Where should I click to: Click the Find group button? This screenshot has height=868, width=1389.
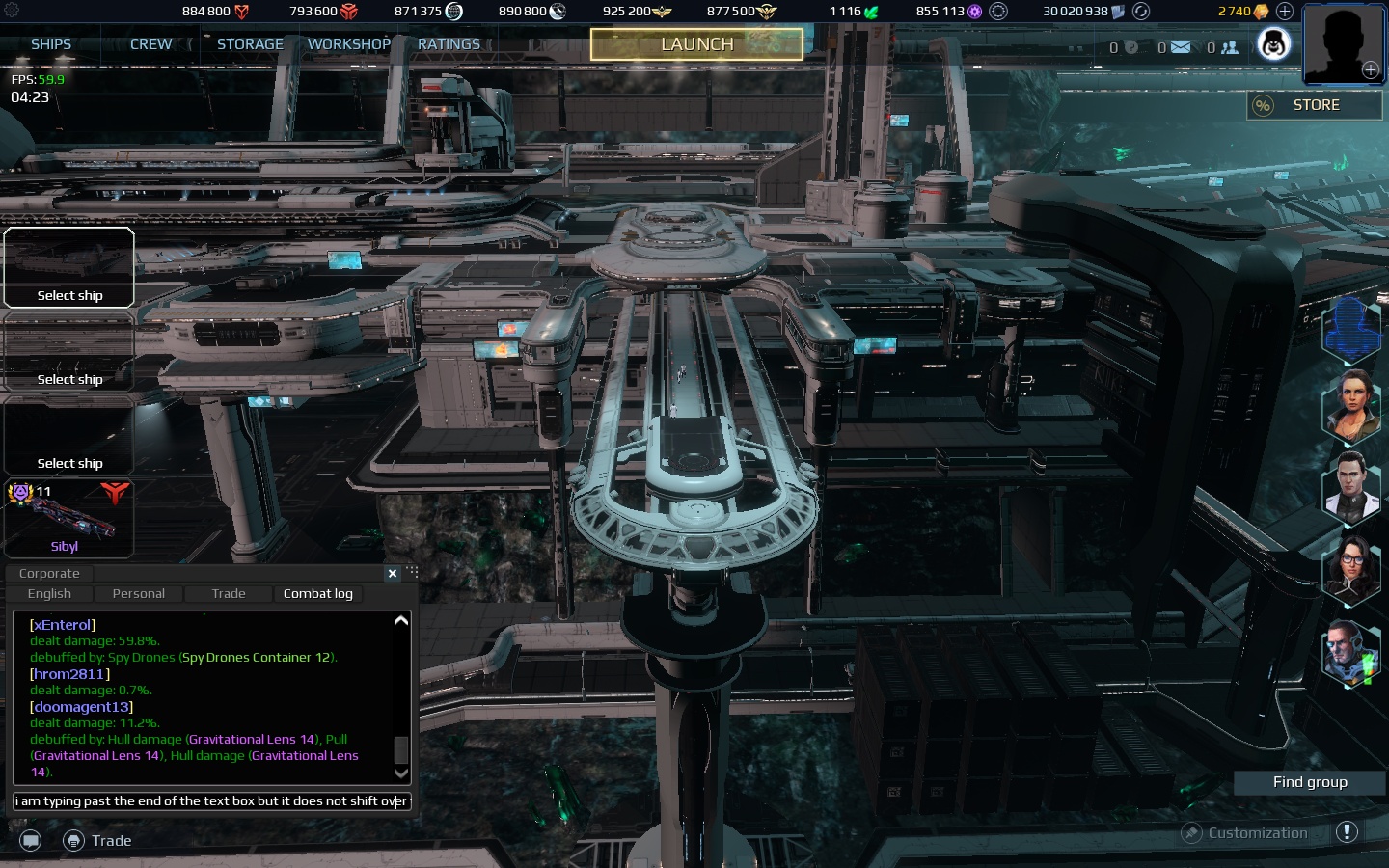click(x=1309, y=782)
